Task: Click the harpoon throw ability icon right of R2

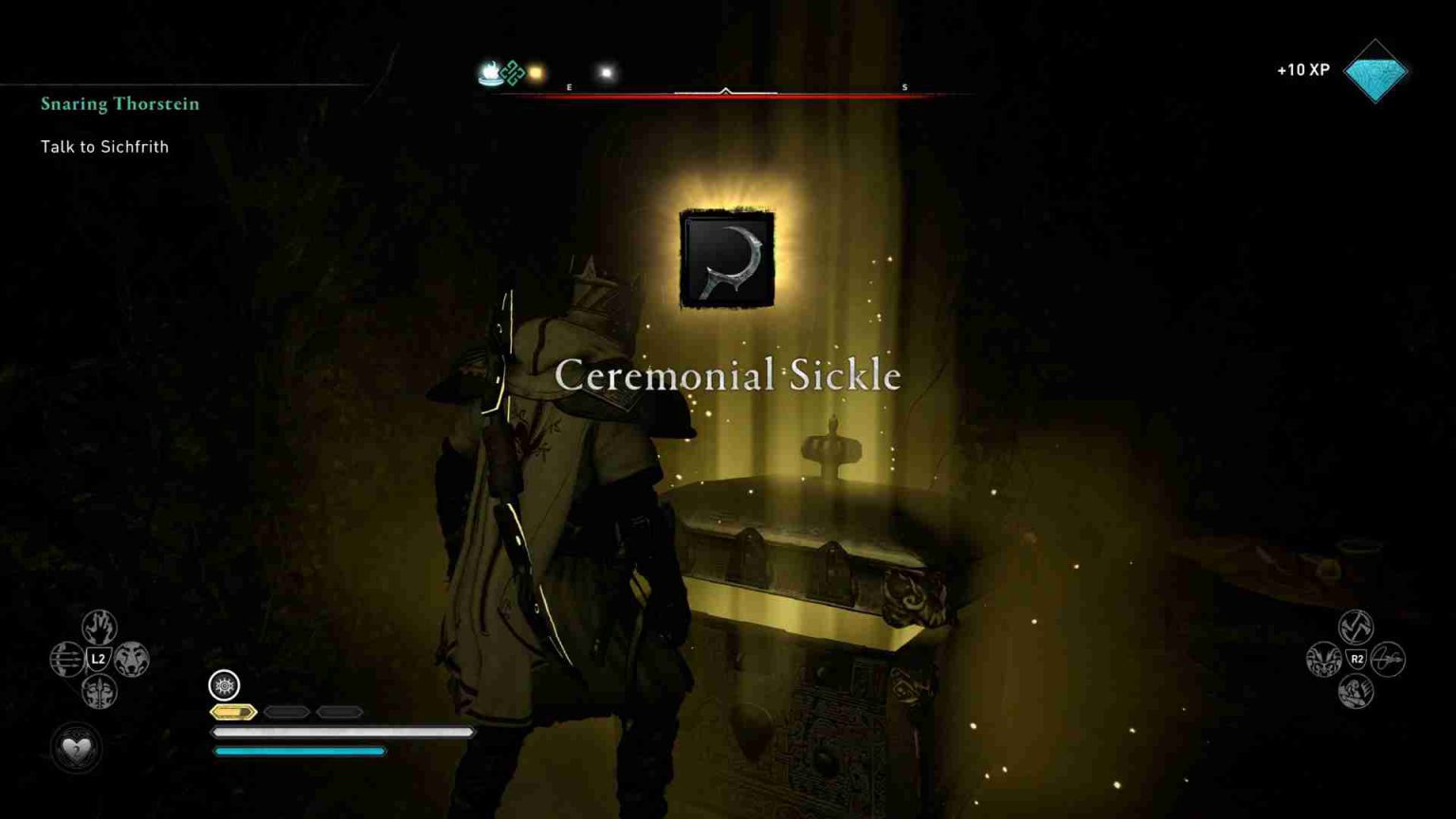Action: pyautogui.click(x=1388, y=659)
